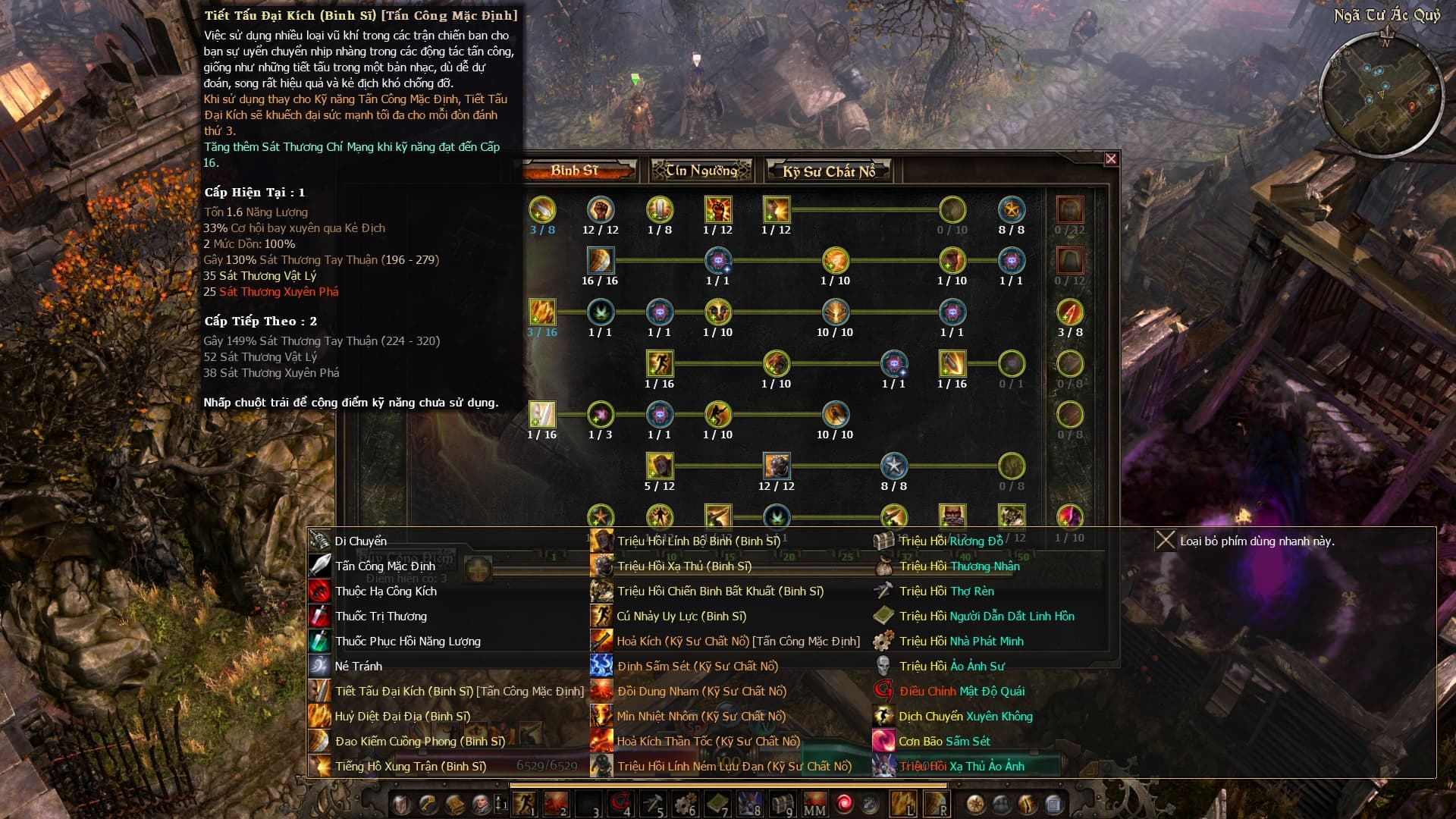
Task: Pick Thuốc Trị Thương in the list
Action: point(381,617)
